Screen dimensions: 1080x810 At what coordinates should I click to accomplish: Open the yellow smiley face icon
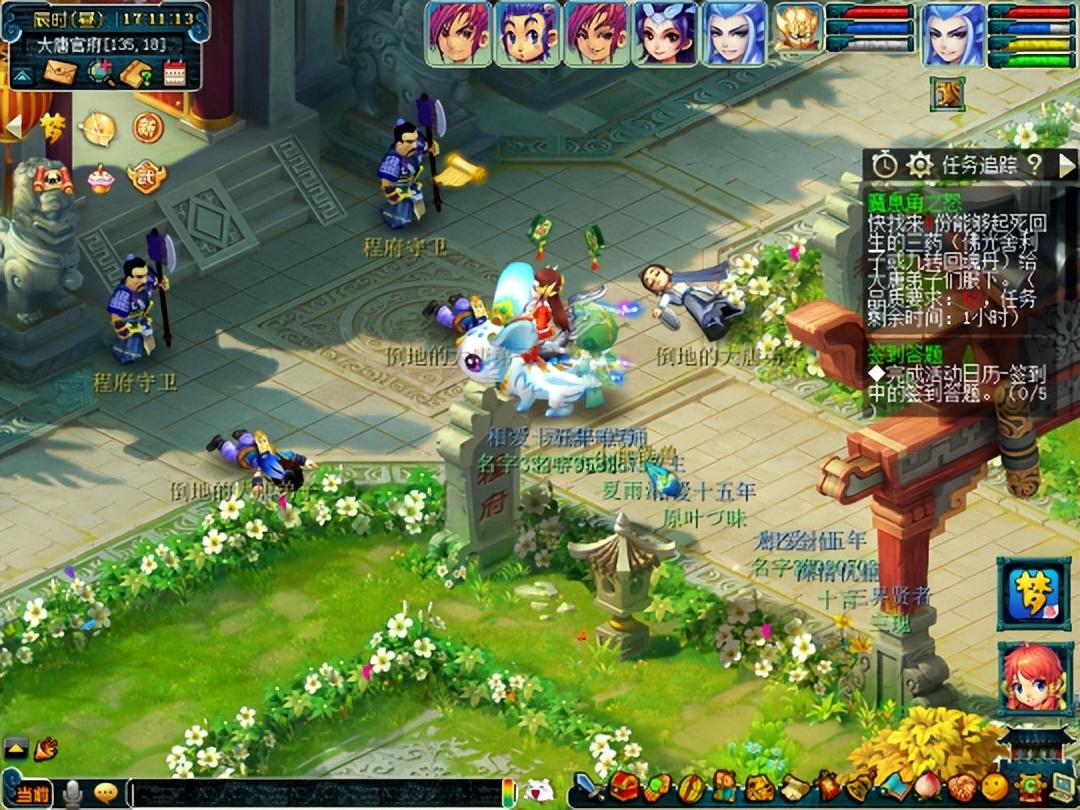pos(994,787)
